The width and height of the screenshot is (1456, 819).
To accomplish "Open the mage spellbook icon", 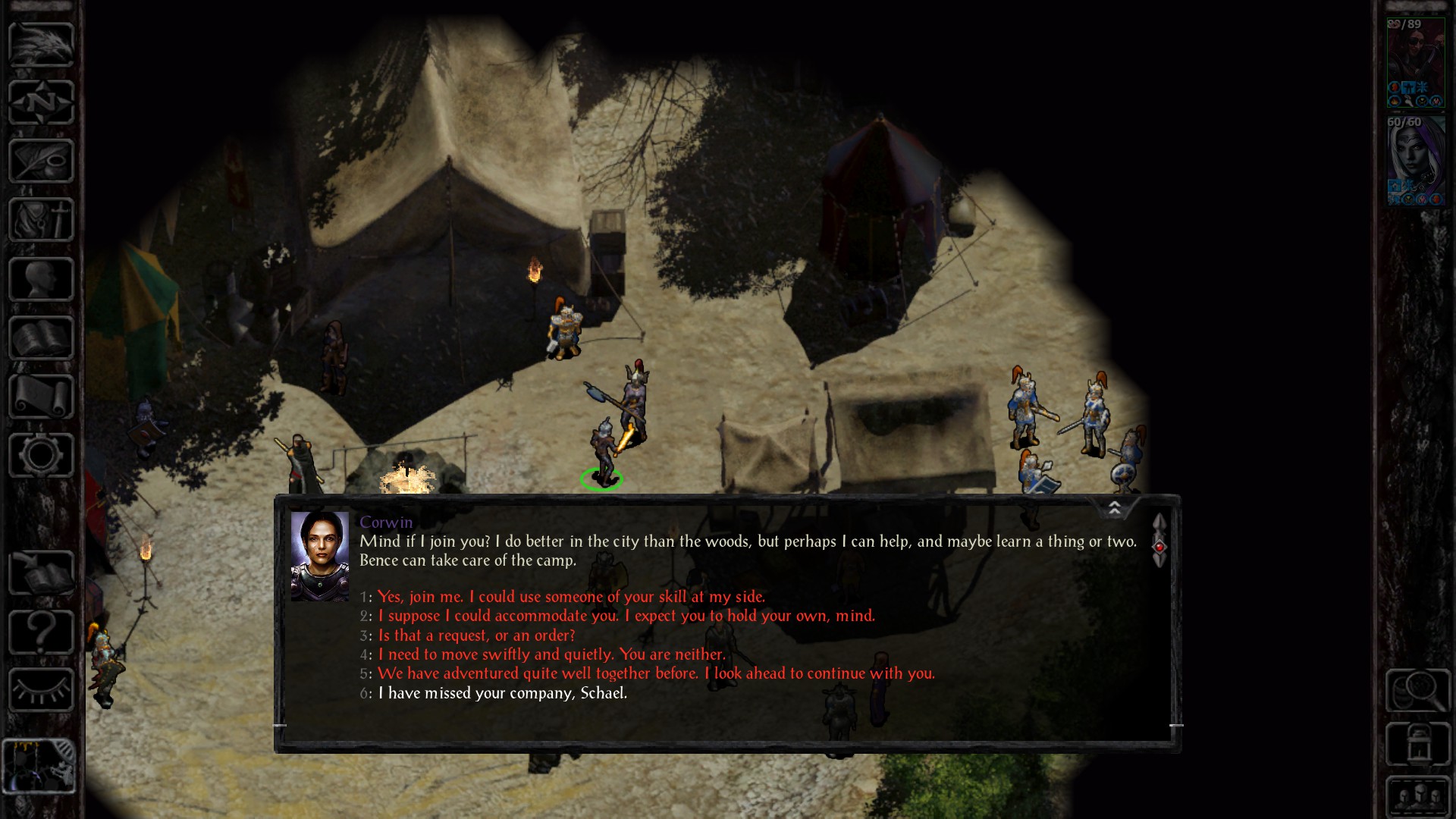I will [41, 338].
